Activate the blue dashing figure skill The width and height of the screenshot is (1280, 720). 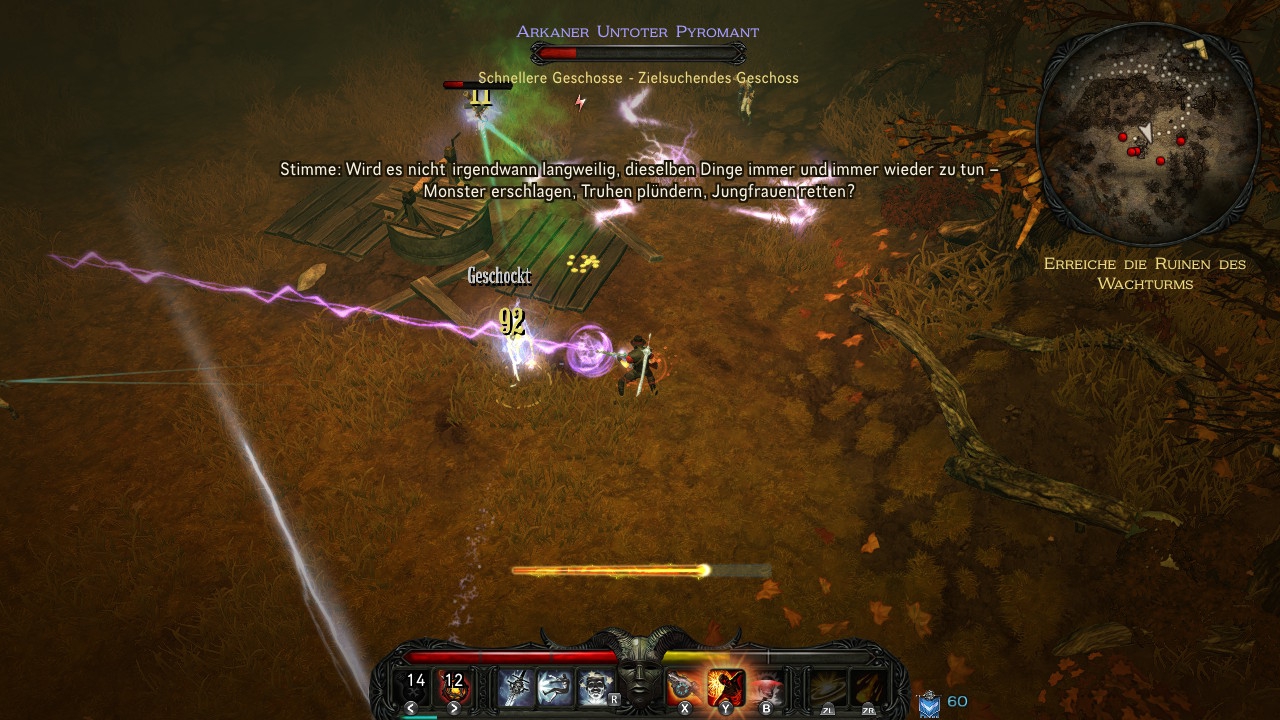[555, 686]
